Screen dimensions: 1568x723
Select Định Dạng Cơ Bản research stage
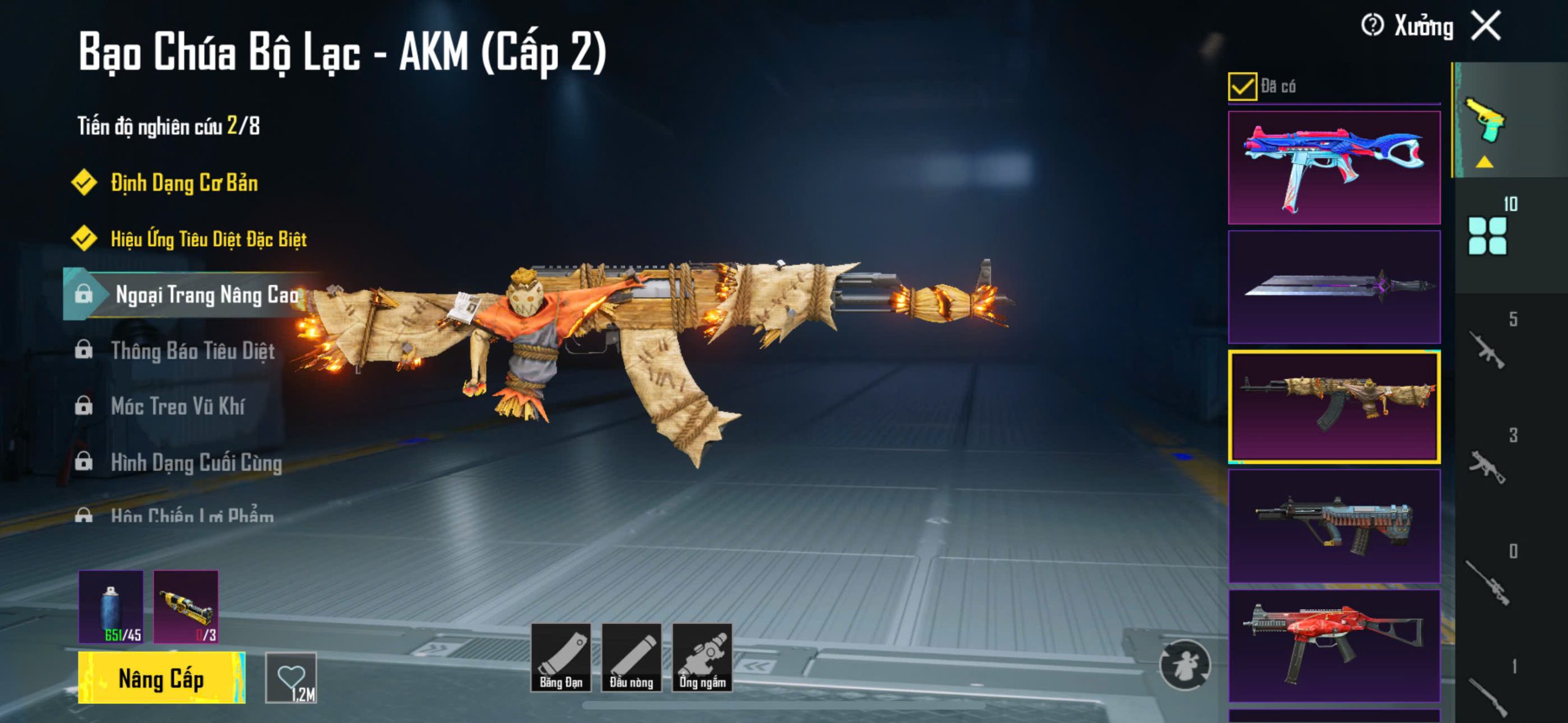(x=184, y=183)
